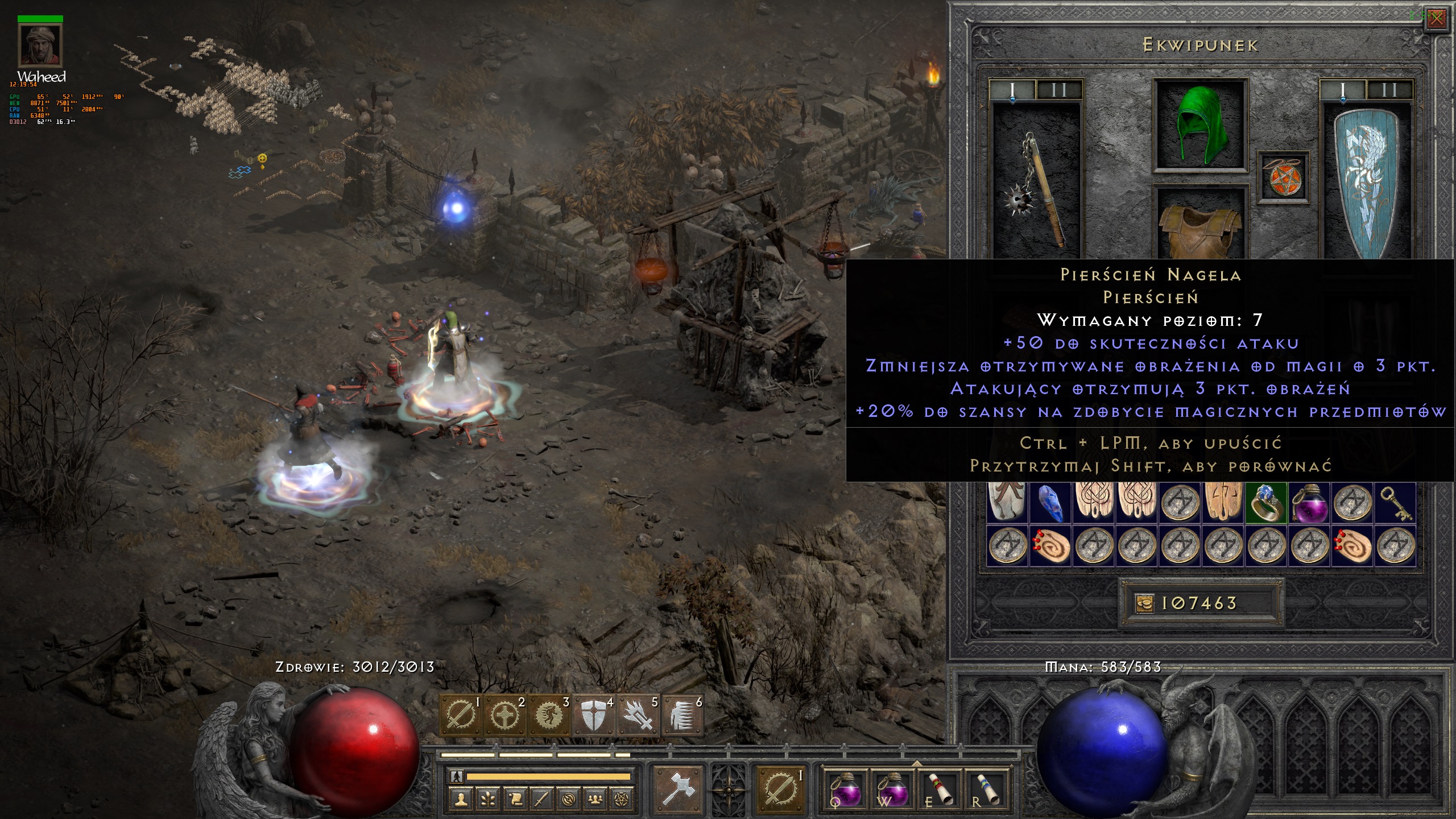This screenshot has width=1456, height=819.
Task: Select the equipped flail weapon slot
Action: point(1035,188)
